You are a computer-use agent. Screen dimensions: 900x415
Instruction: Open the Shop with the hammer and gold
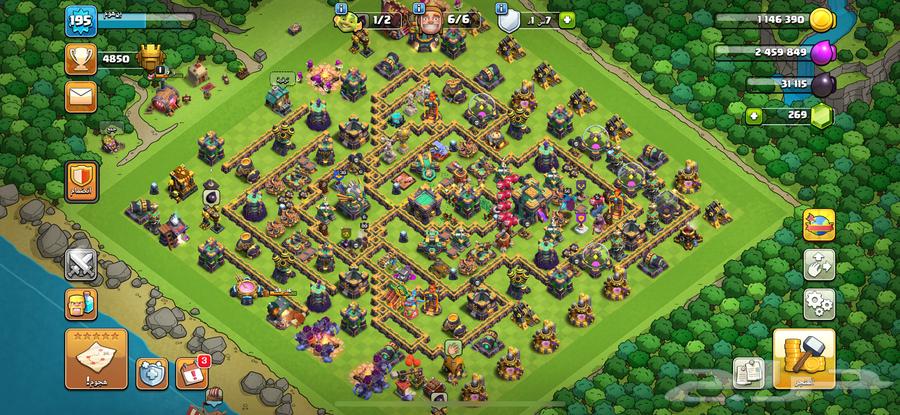tap(803, 357)
